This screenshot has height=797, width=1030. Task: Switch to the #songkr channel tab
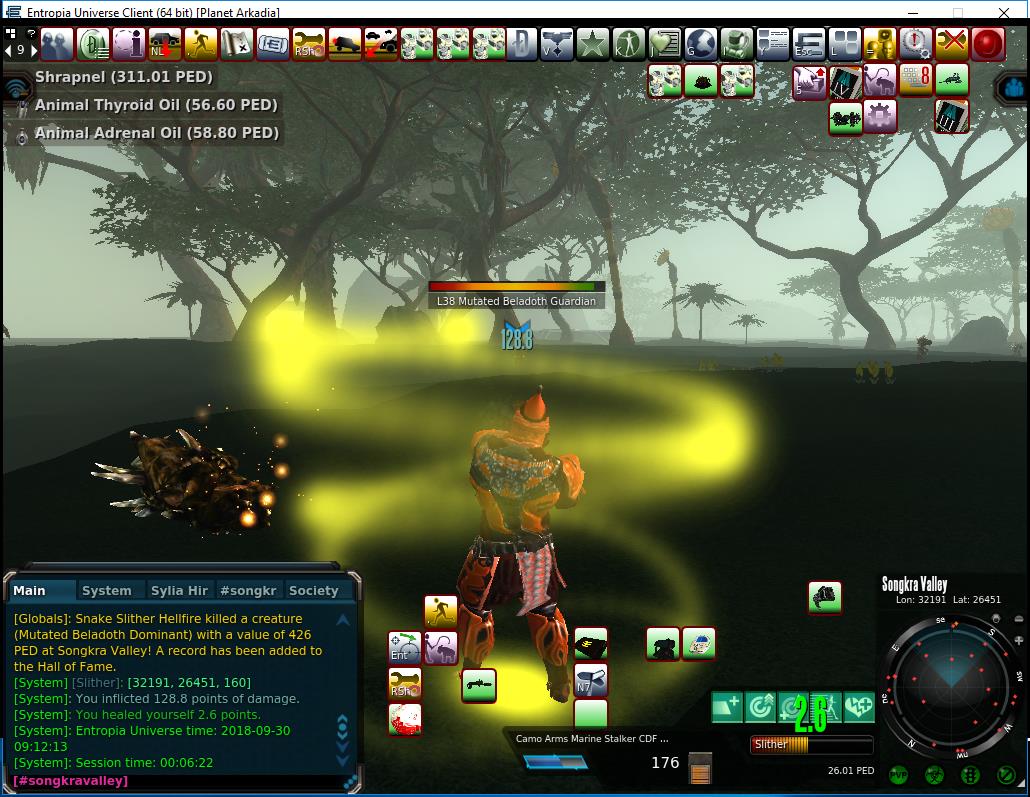pyautogui.click(x=248, y=591)
